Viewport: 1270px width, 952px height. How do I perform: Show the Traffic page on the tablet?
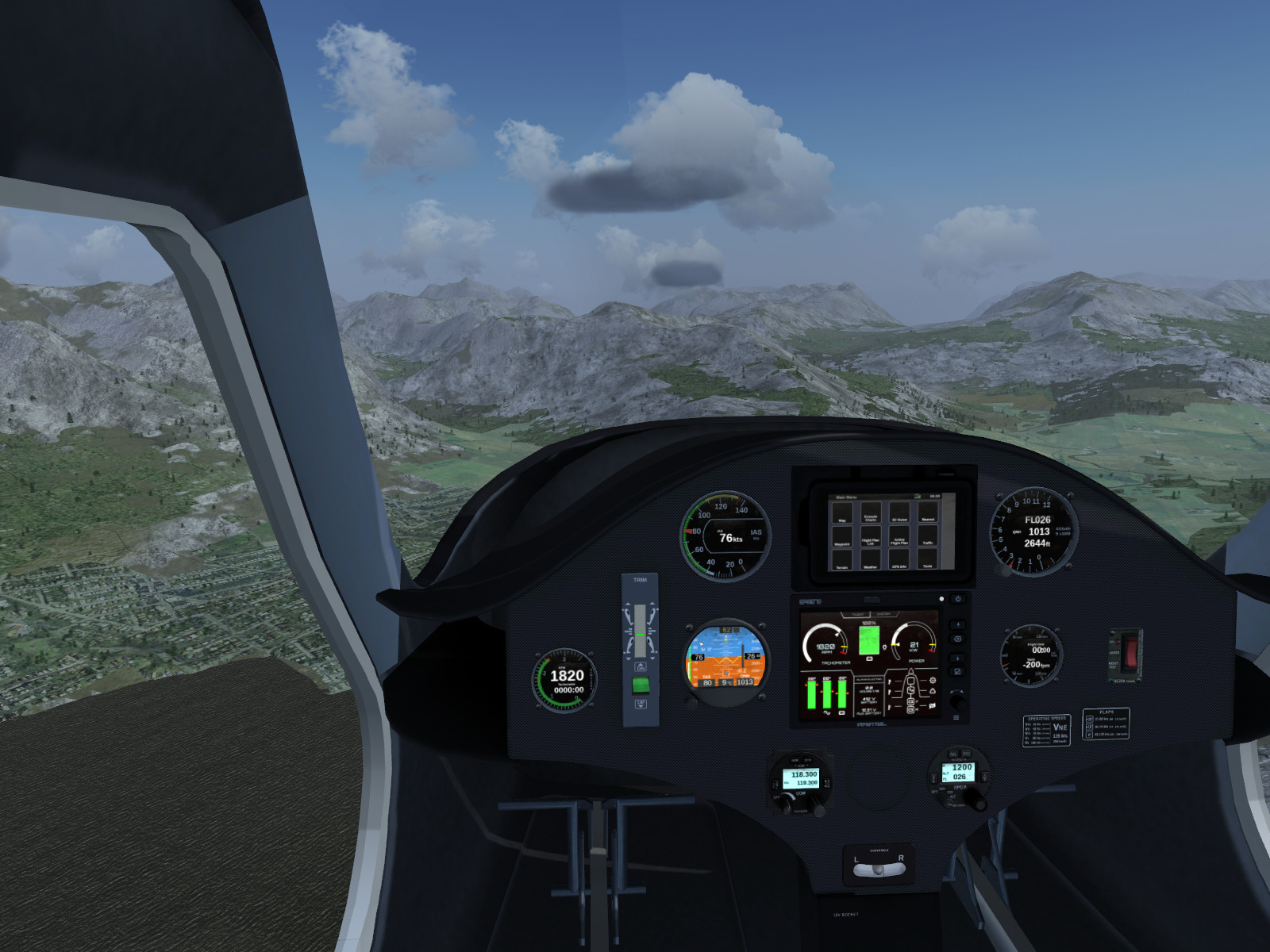click(928, 537)
